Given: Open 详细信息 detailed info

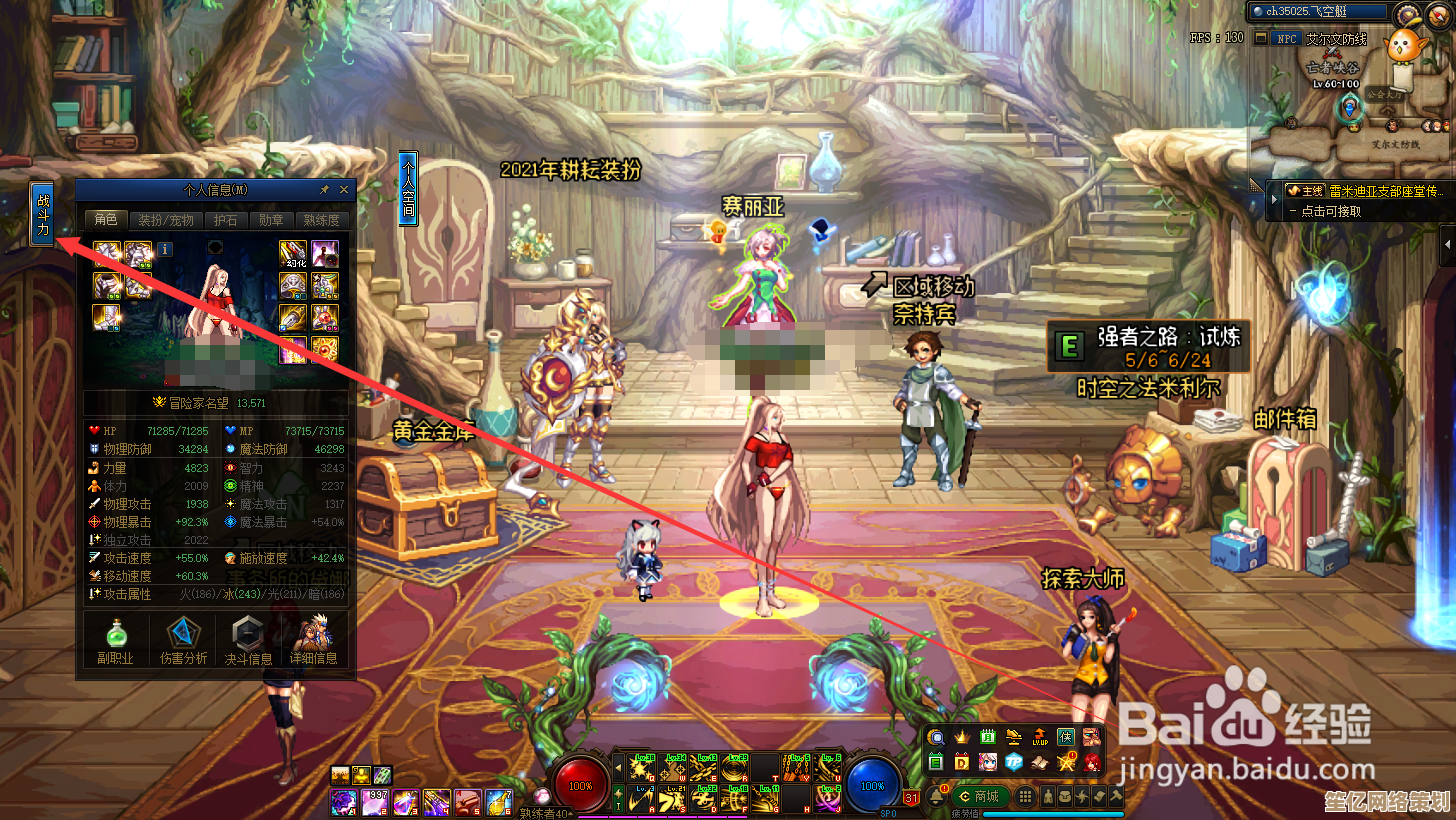Looking at the screenshot, I should pyautogui.click(x=314, y=640).
